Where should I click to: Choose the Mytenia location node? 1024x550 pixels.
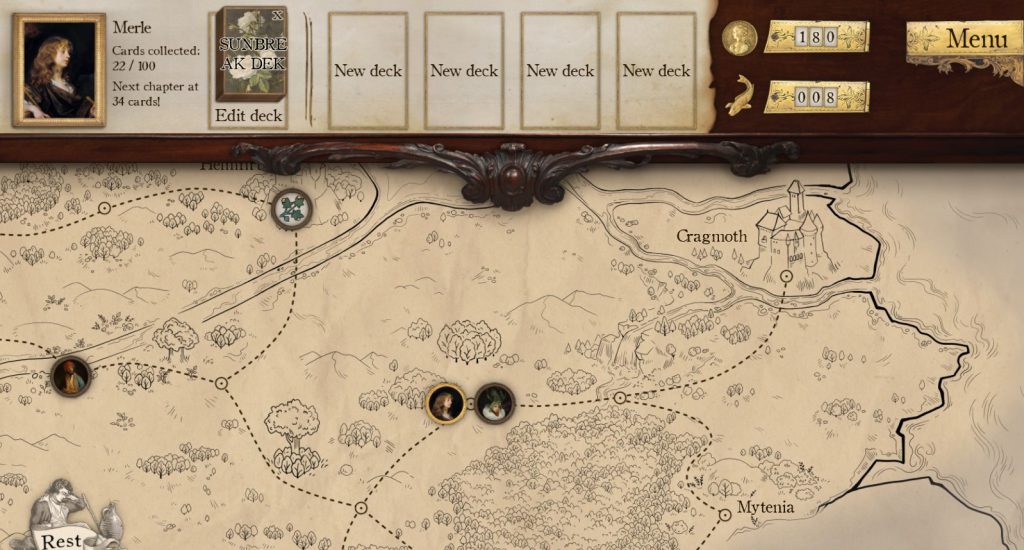pos(725,514)
